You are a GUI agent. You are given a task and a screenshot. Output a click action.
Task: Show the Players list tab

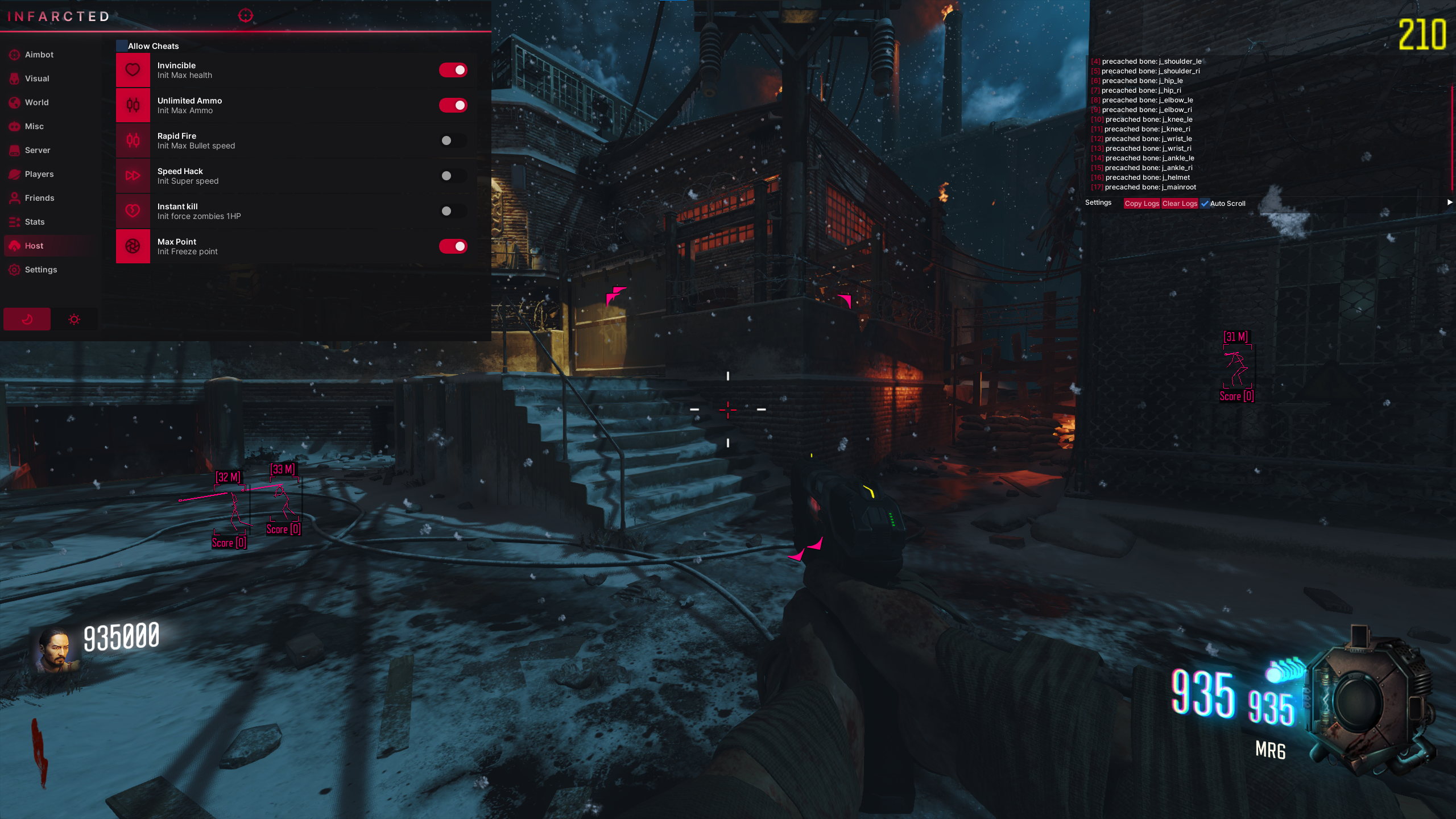point(39,174)
